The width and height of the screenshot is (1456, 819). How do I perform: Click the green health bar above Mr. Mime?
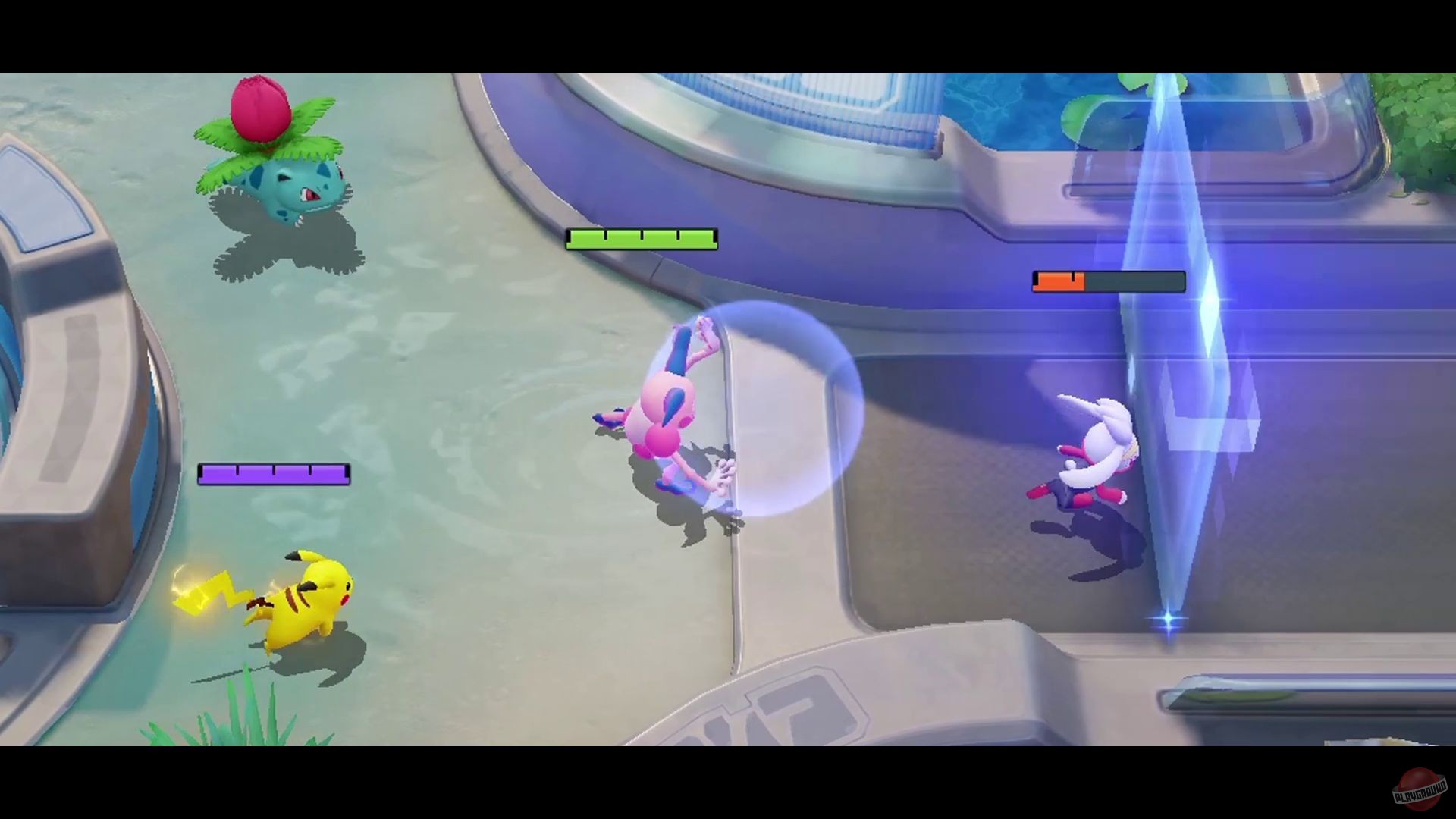[641, 240]
